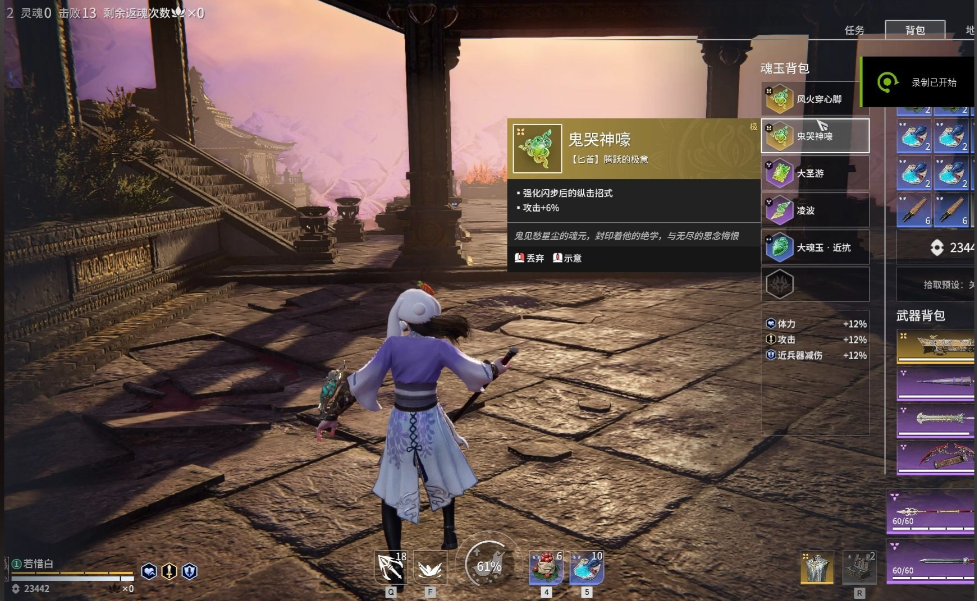Screen dimensions: 977x601
Task: Use the red item in quick slot 4
Action: pos(545,567)
